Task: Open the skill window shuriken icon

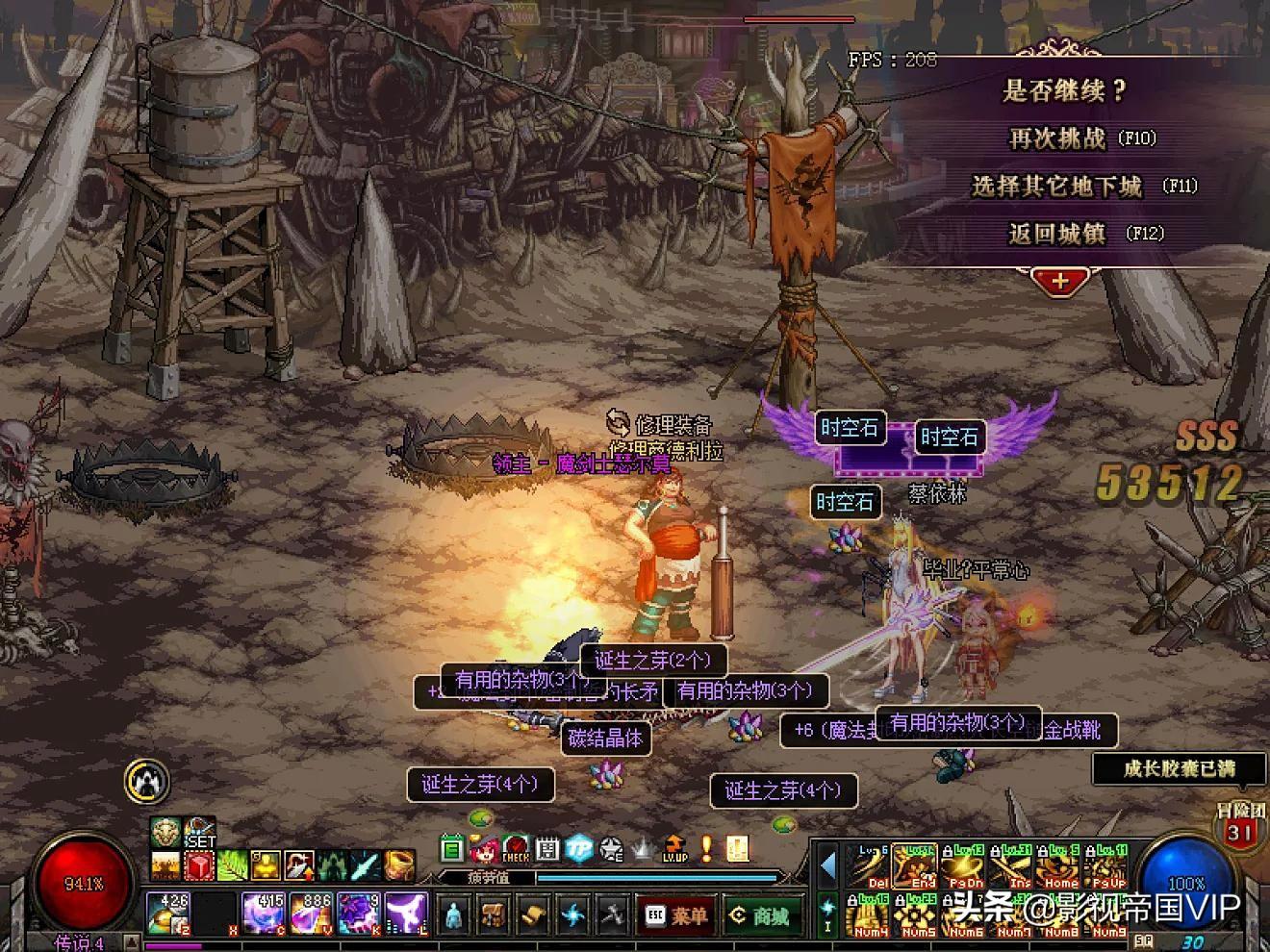Action: (x=572, y=916)
